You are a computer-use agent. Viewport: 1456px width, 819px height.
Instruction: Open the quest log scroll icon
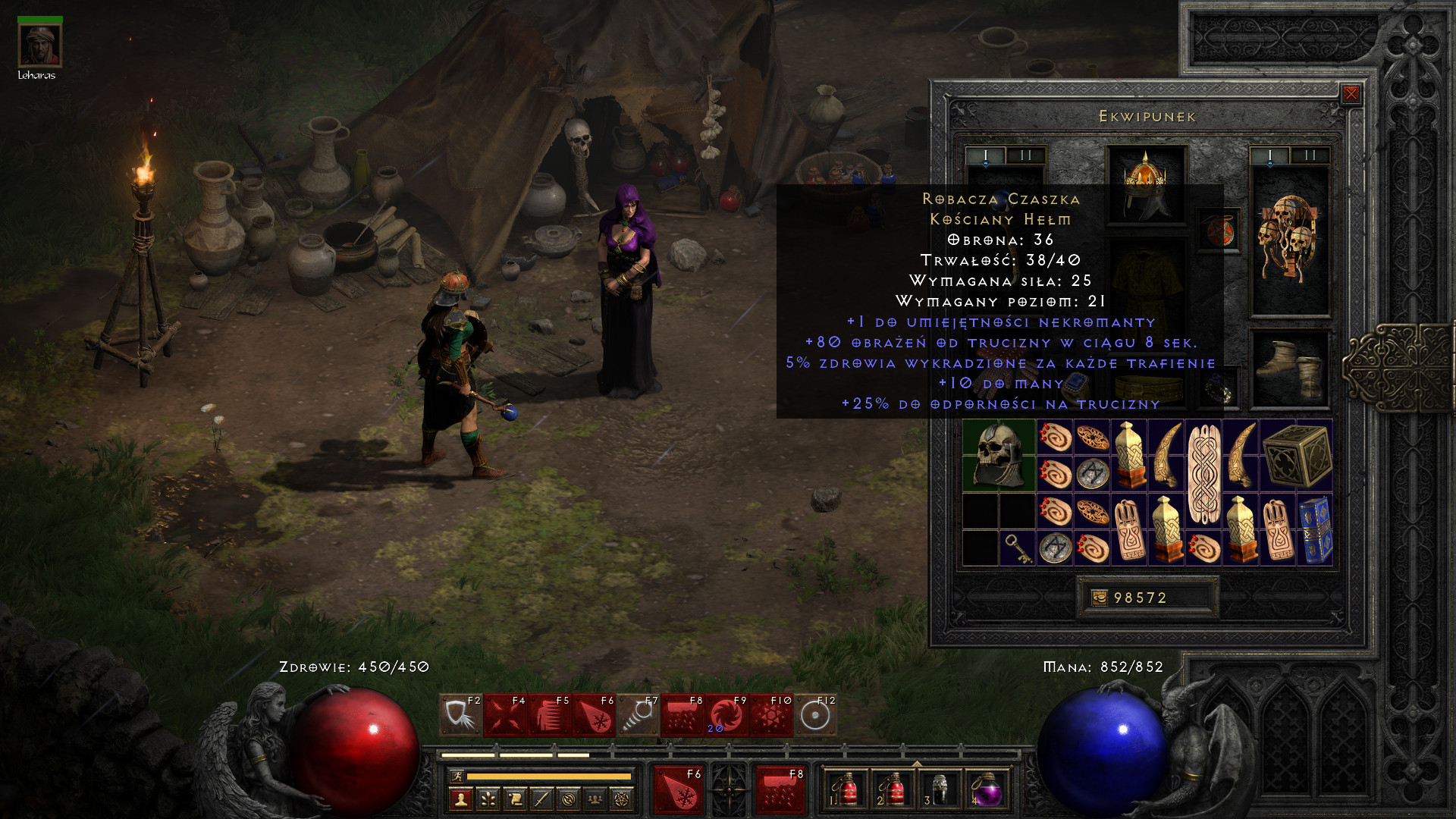click(x=515, y=799)
